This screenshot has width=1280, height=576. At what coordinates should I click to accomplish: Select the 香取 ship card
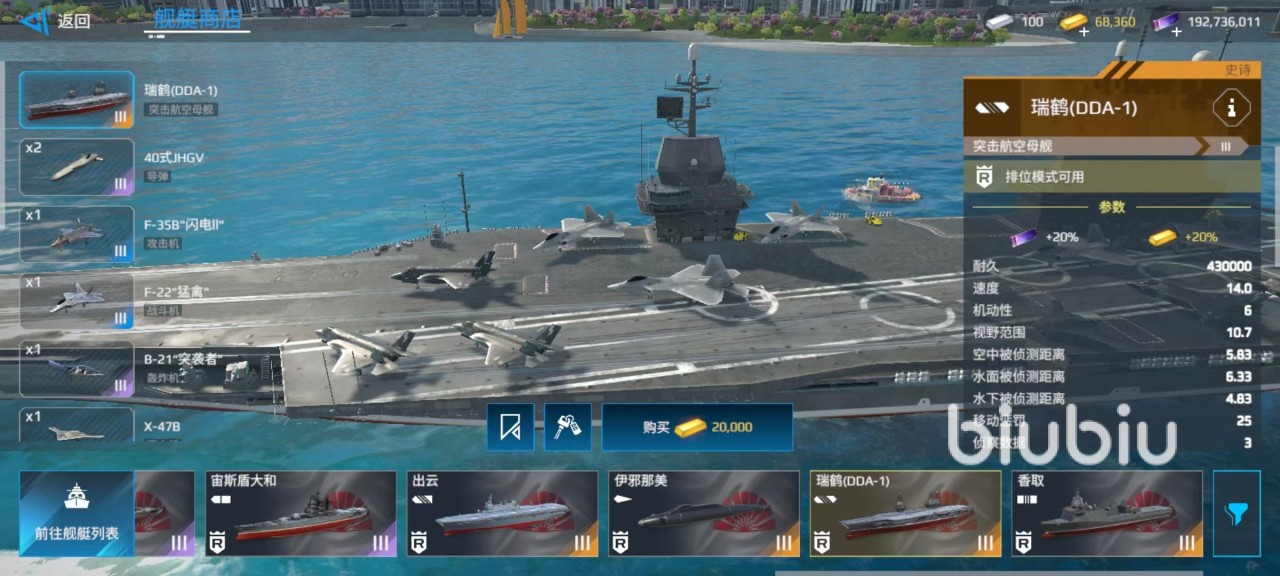[1106, 514]
